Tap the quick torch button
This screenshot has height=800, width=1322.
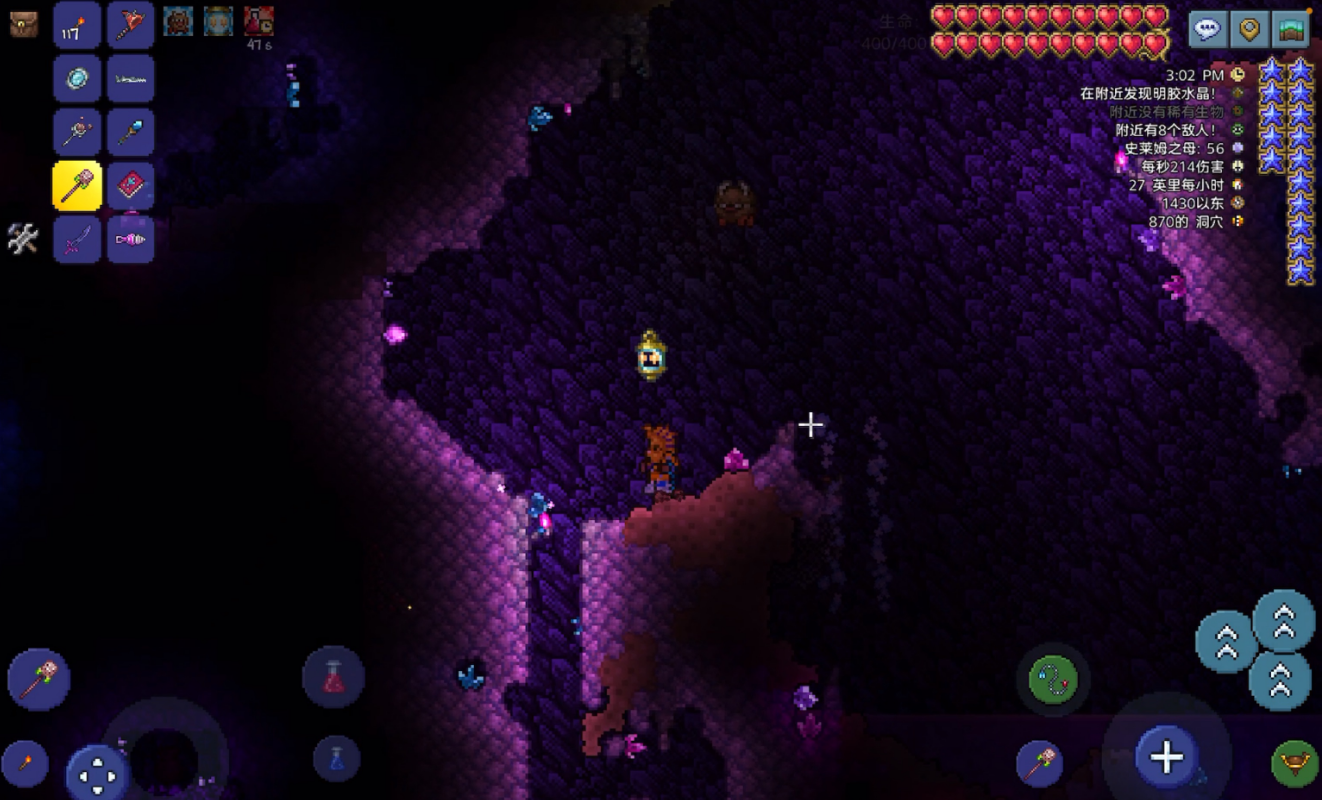point(24,764)
